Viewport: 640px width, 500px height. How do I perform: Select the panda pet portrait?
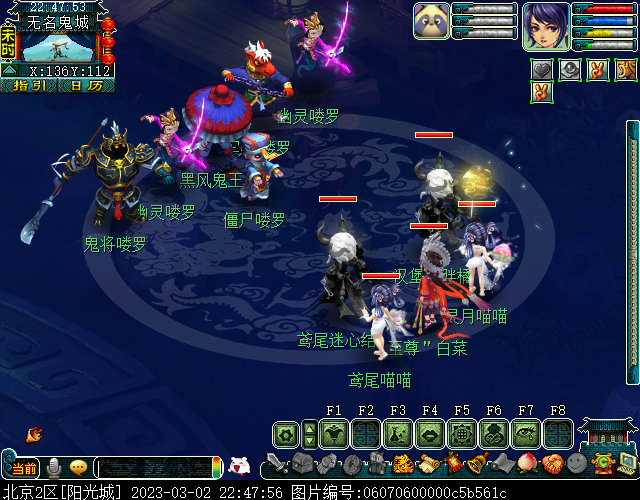431,20
